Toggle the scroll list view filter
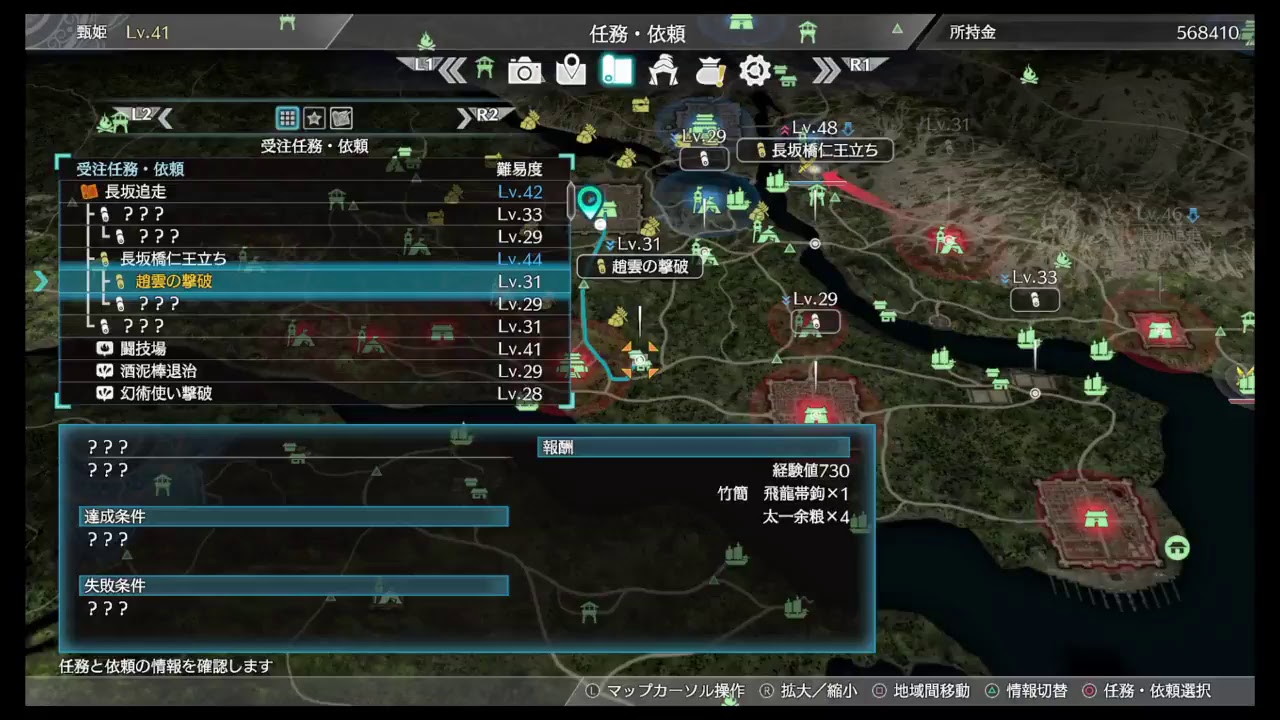Image resolution: width=1280 pixels, height=720 pixels. pyautogui.click(x=339, y=118)
